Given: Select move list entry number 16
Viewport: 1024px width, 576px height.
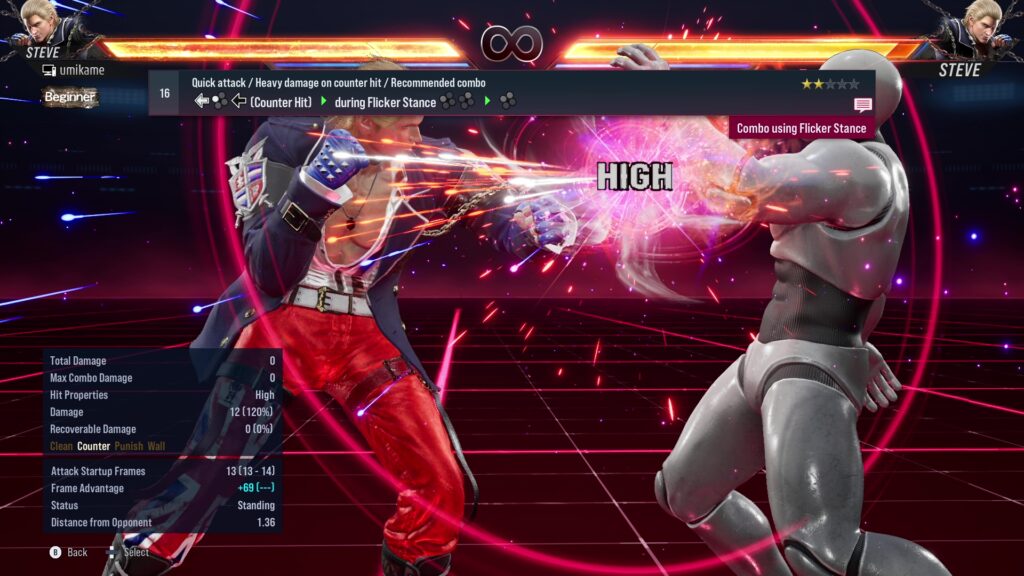Looking at the screenshot, I should click(x=165, y=93).
